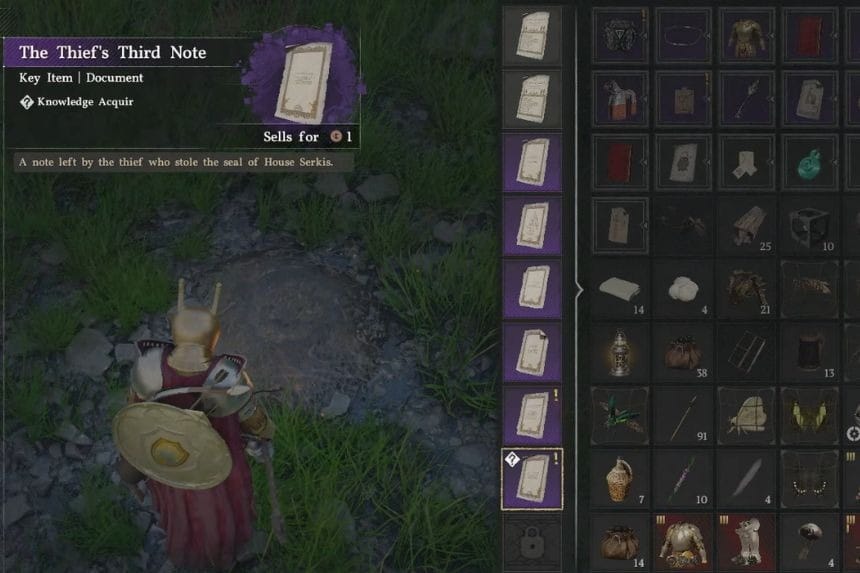Select the triangle emblem item

click(621, 37)
